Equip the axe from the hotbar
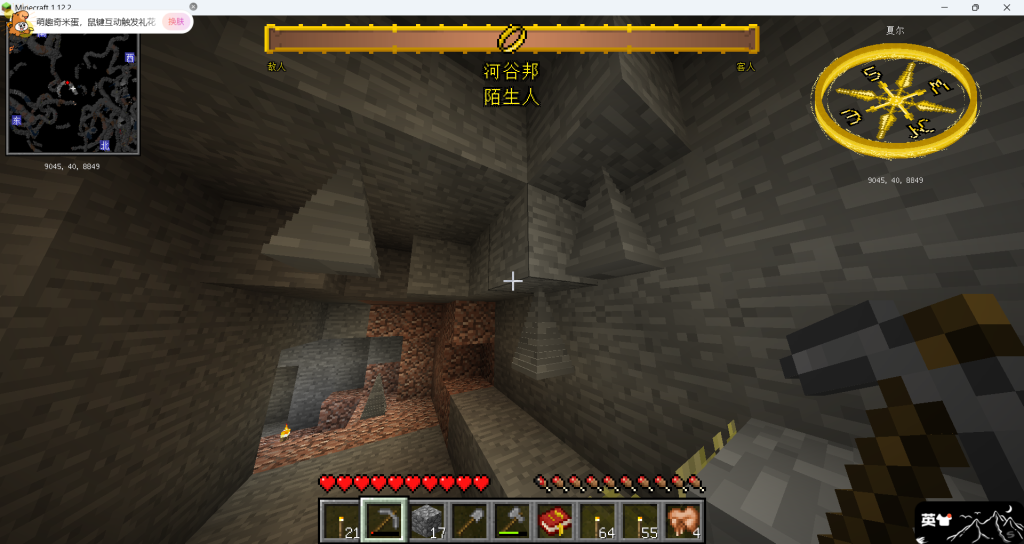The width and height of the screenshot is (1024, 544). pos(512,520)
